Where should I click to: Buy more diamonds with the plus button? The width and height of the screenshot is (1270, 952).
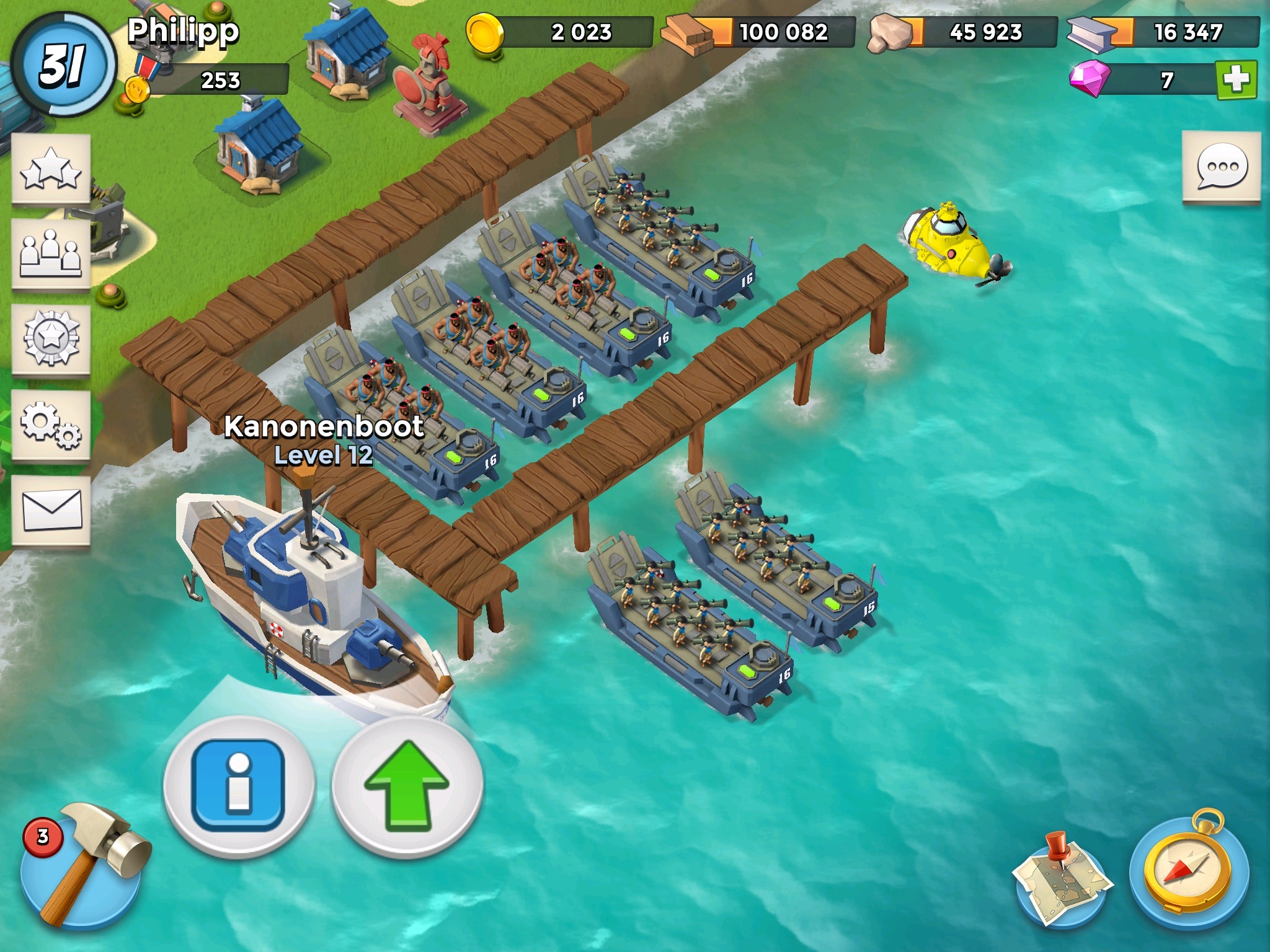click(x=1236, y=79)
